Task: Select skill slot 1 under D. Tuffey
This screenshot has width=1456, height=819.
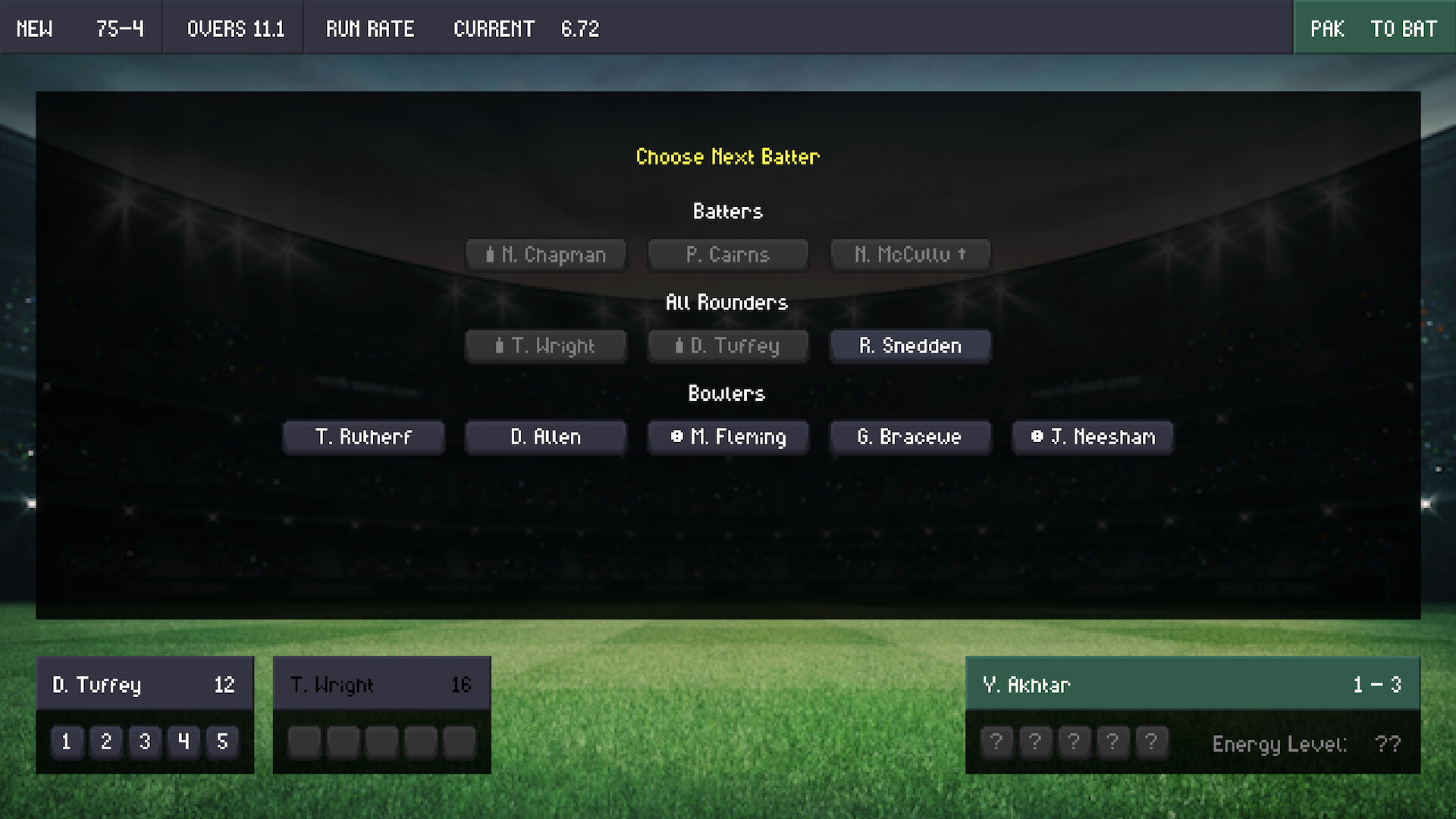Action: [x=67, y=742]
